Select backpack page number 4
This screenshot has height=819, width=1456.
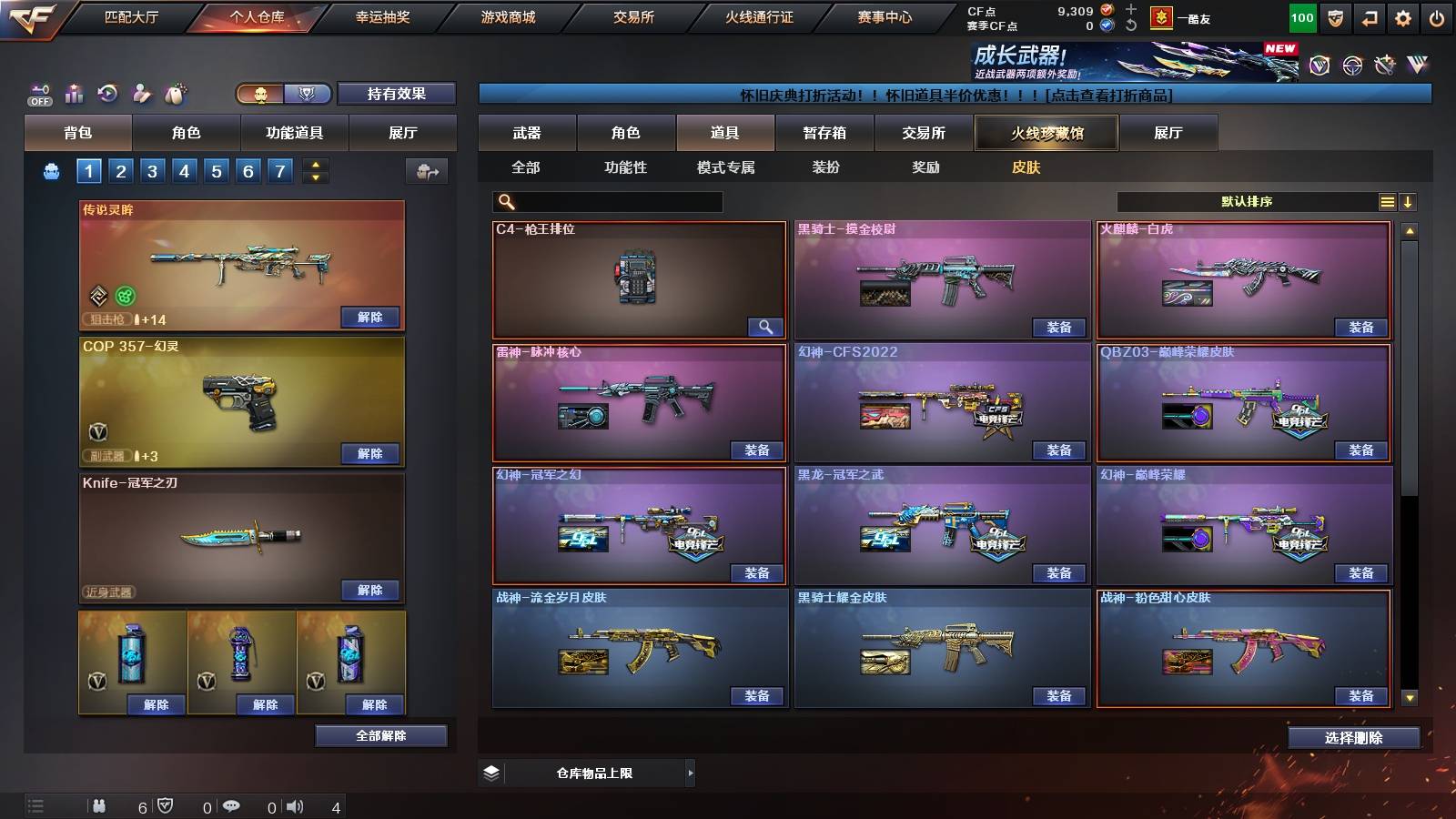point(184,171)
